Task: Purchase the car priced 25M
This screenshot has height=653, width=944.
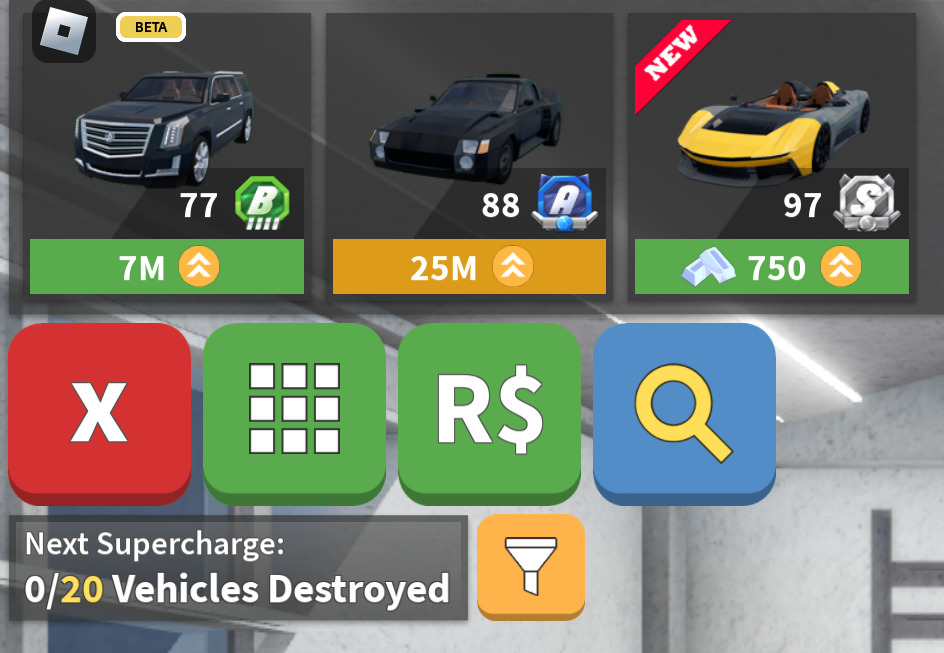Action: pos(469,267)
